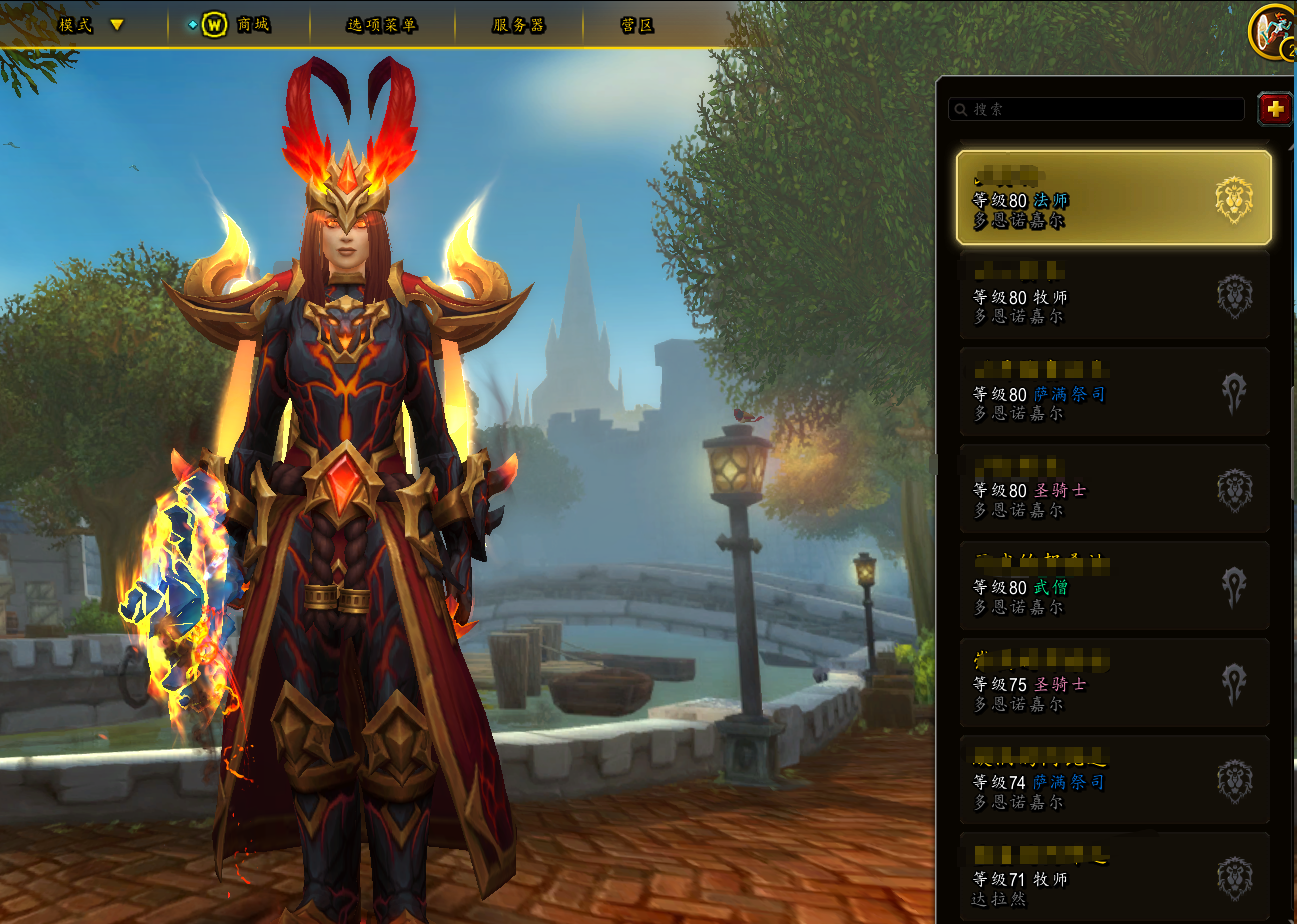Open the 营区 campsite menu
The width and height of the screenshot is (1297, 924).
click(x=637, y=25)
